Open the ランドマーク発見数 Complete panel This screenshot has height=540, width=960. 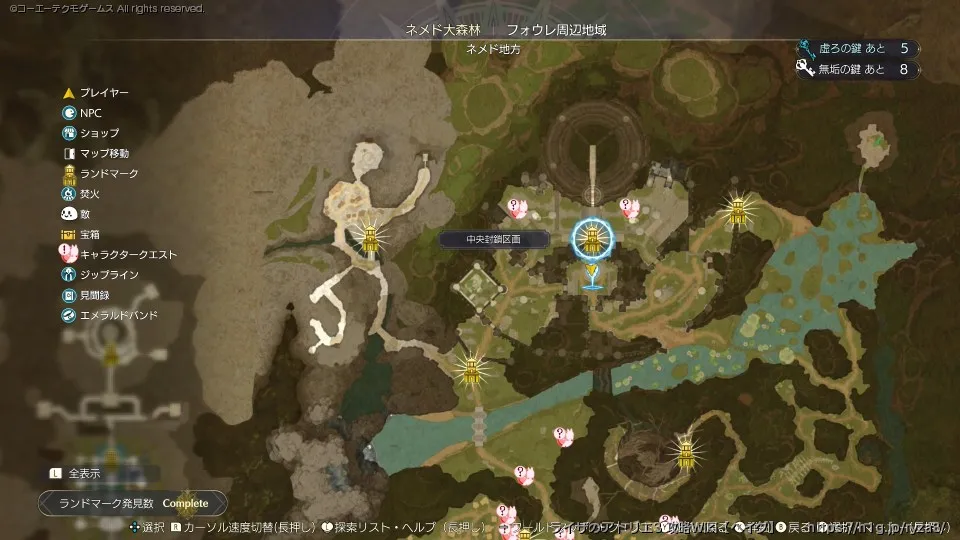(x=132, y=503)
